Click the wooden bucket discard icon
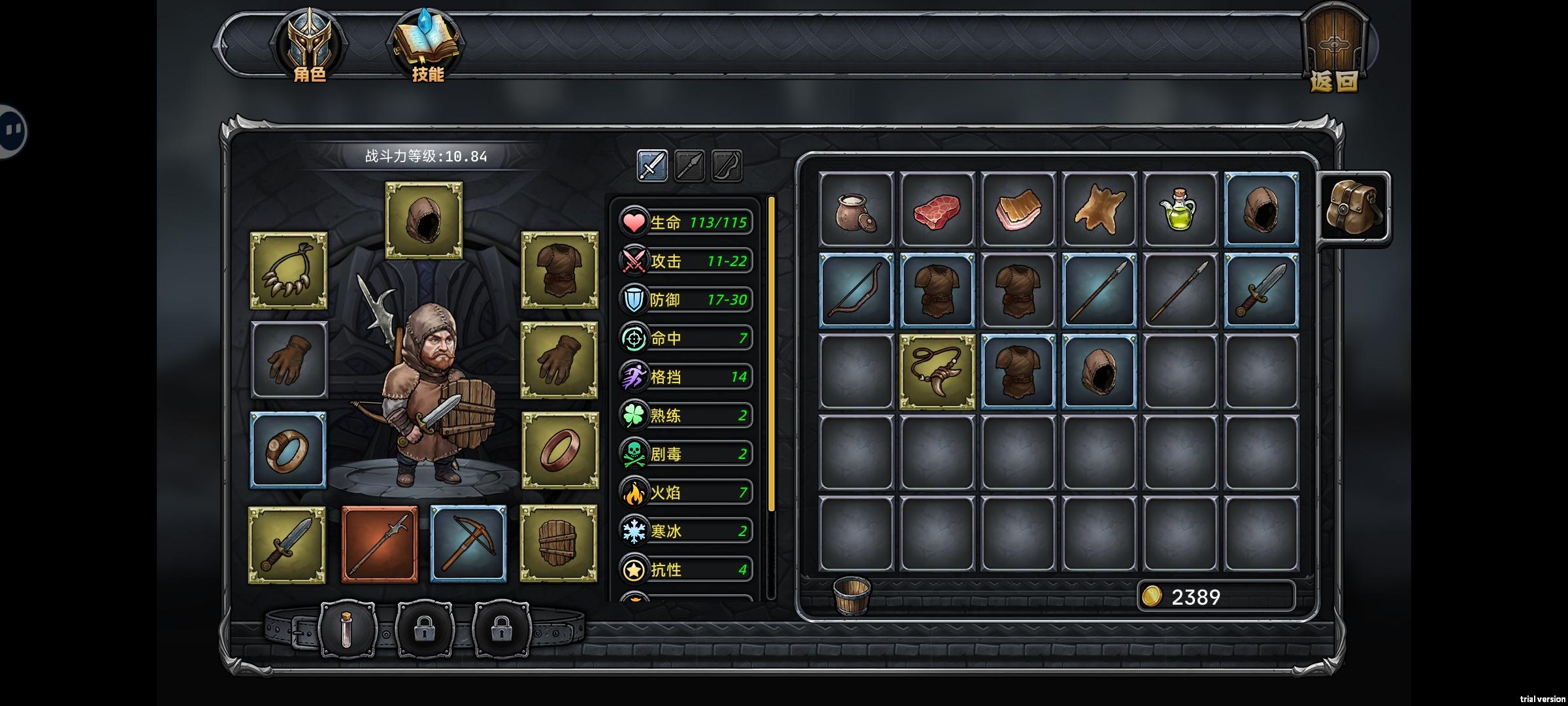 851,596
